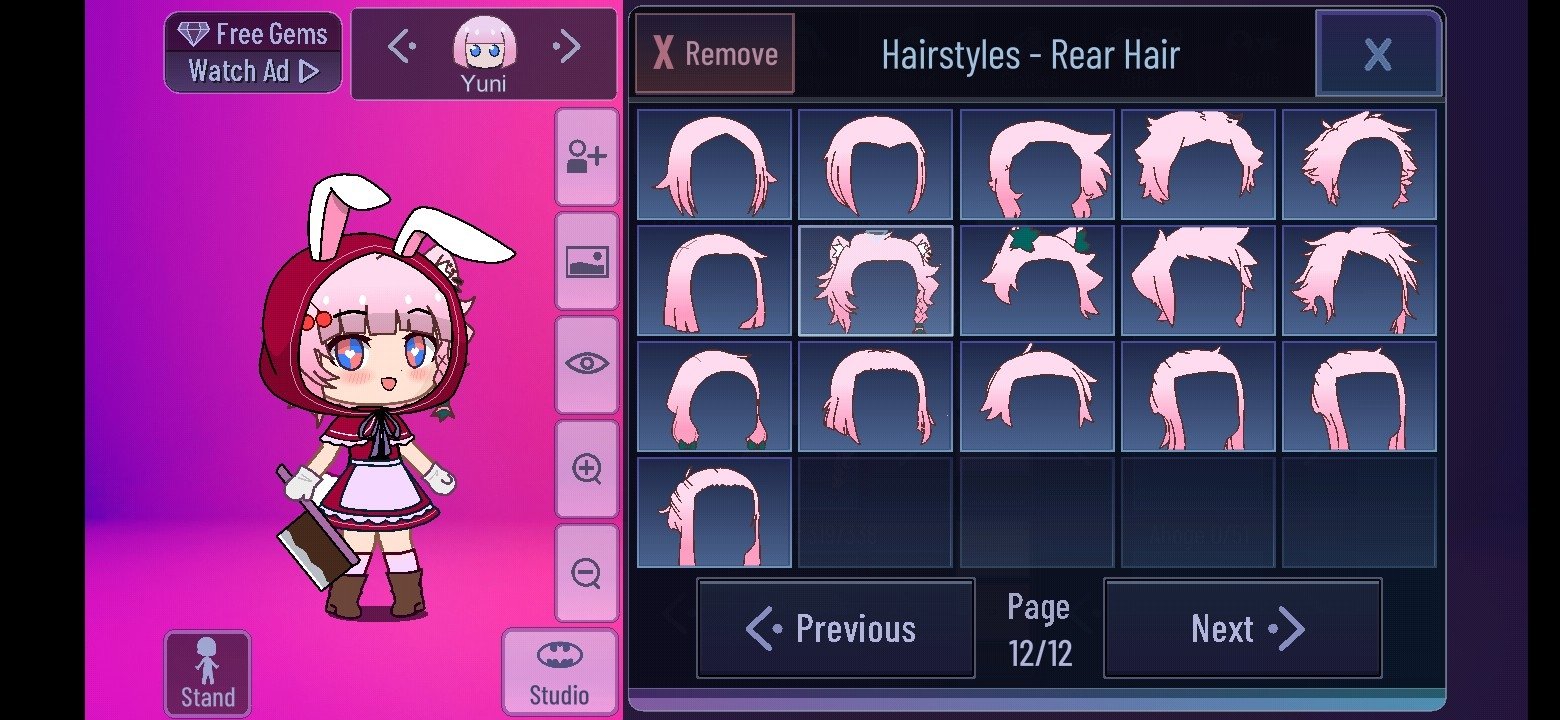Click the Stand pose icon
The width and height of the screenshot is (1560, 720).
[x=207, y=672]
